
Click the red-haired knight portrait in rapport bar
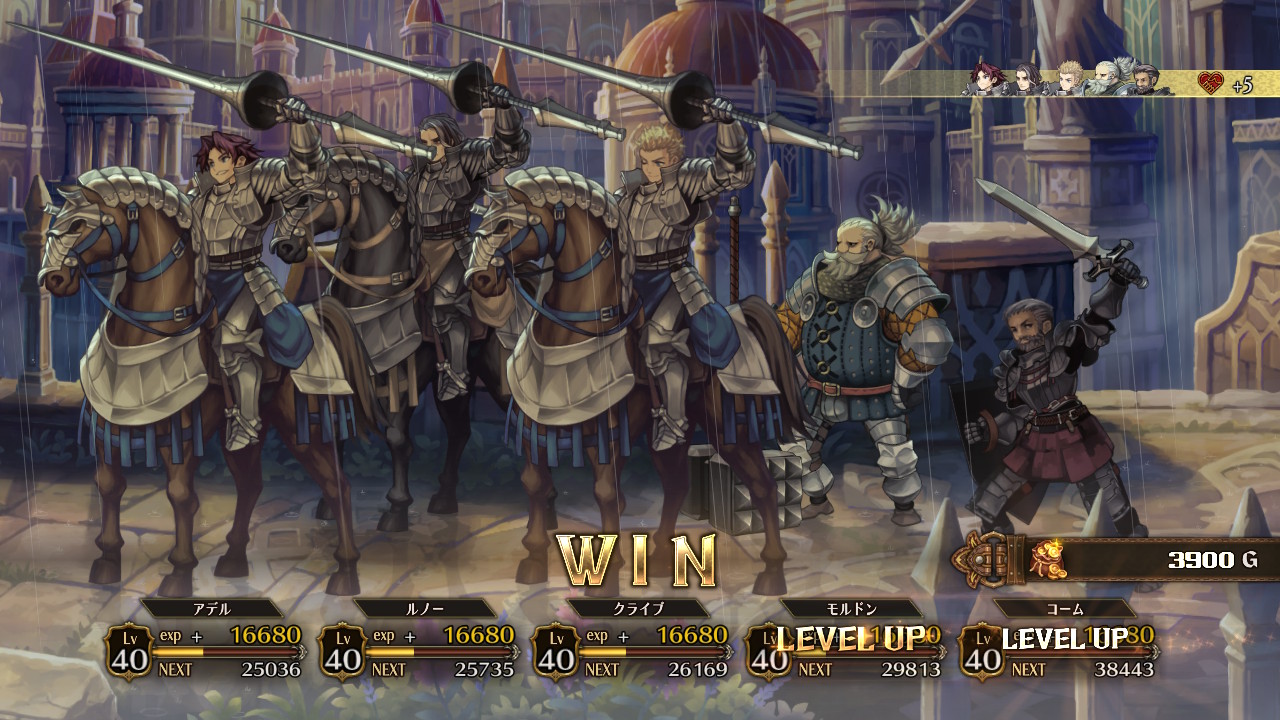tap(984, 79)
